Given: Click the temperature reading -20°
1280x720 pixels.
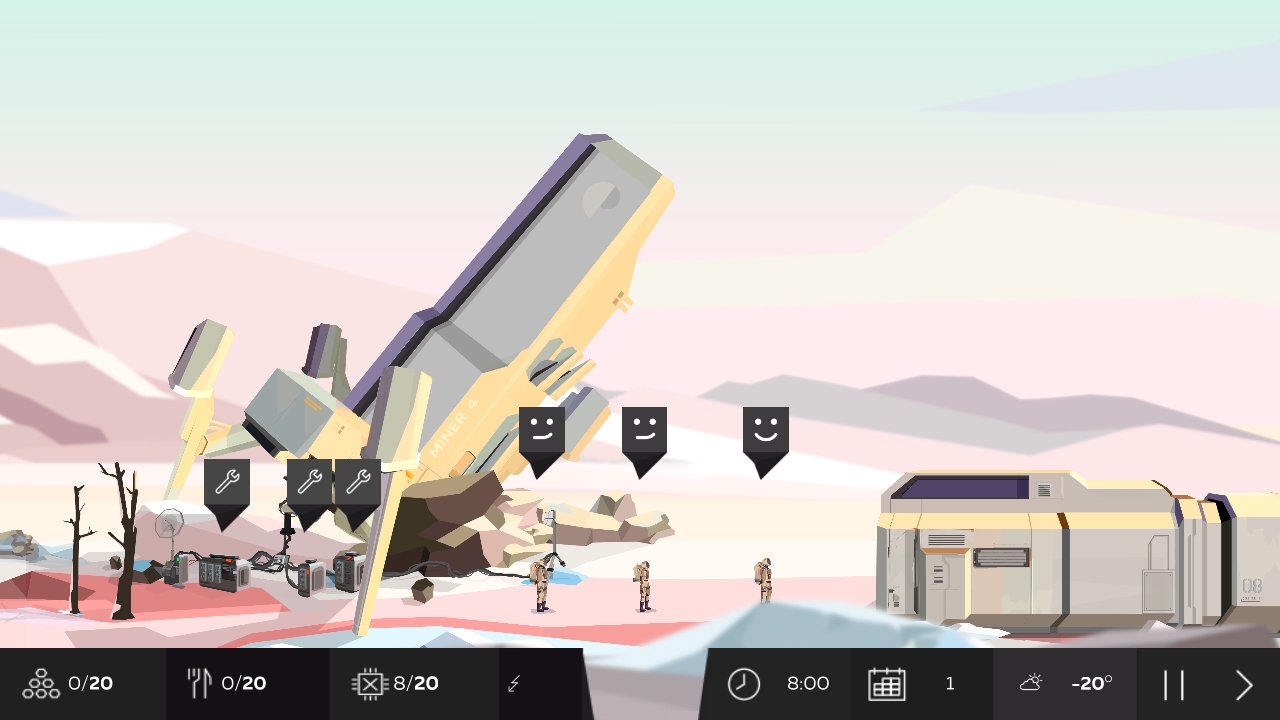Looking at the screenshot, I should (1091, 683).
